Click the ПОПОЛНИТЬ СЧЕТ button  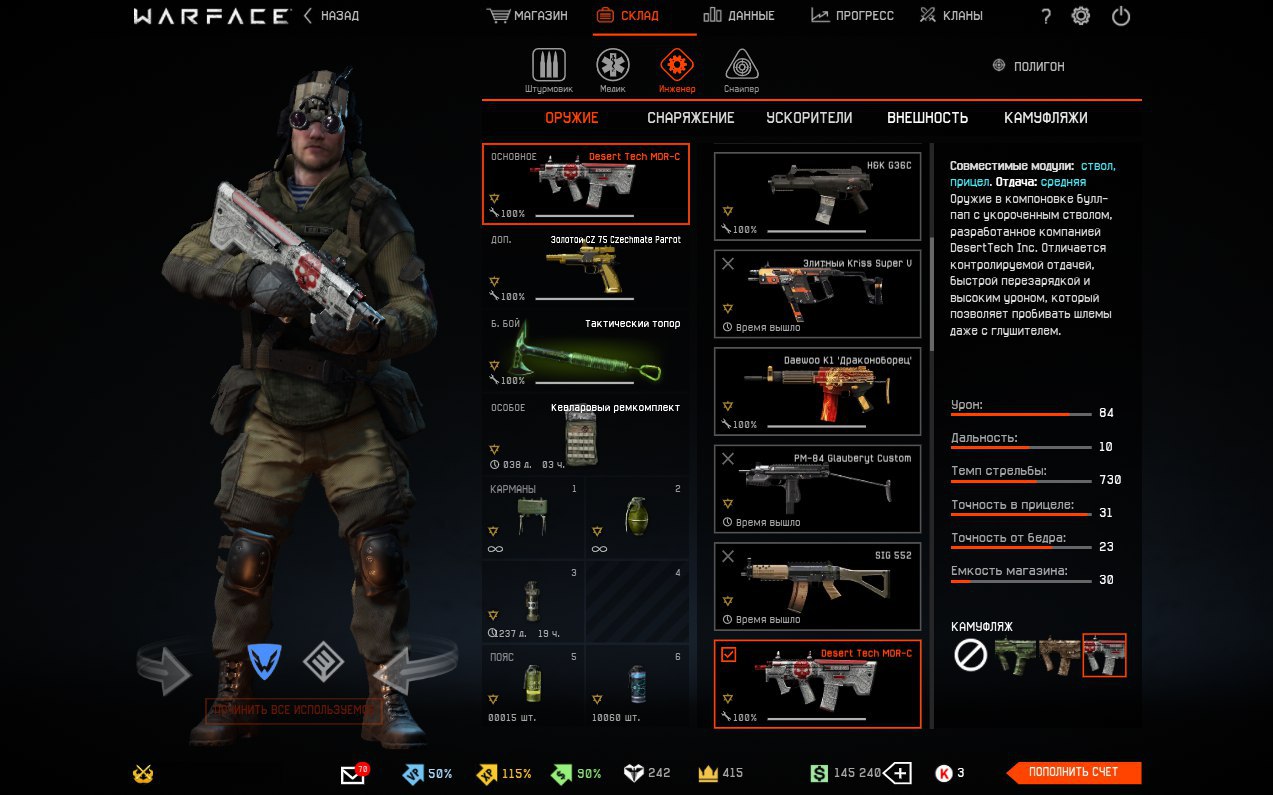[1073, 772]
